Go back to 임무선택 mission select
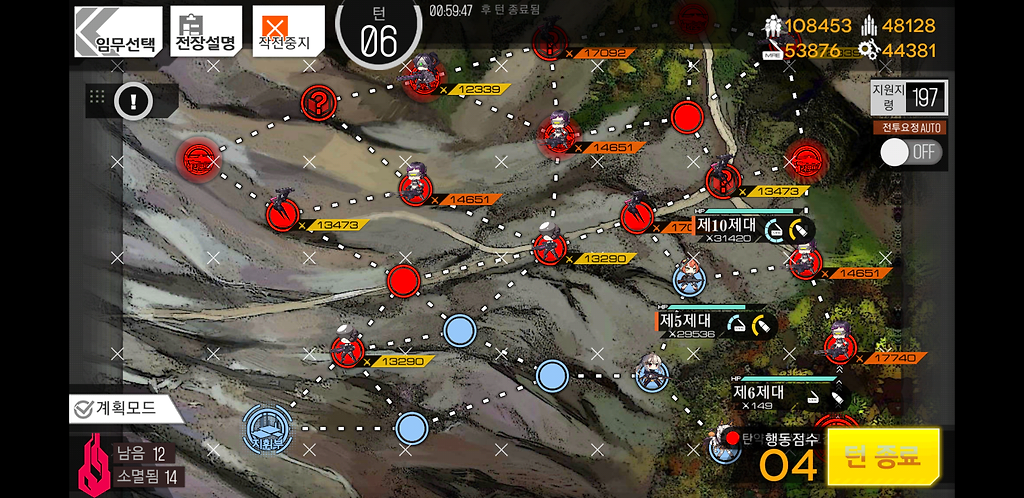The width and height of the screenshot is (1024, 498). click(x=117, y=32)
